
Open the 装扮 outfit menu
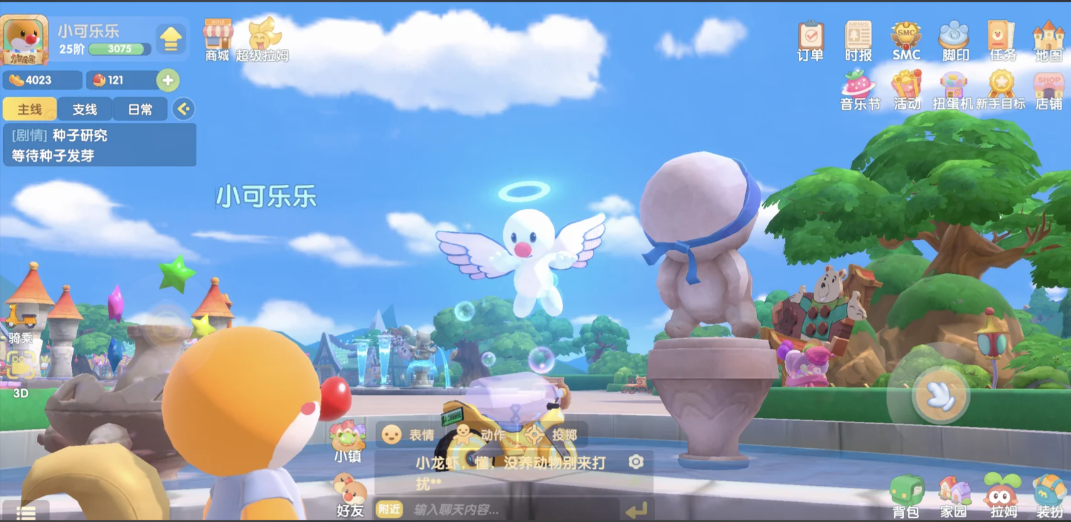pyautogui.click(x=1049, y=495)
